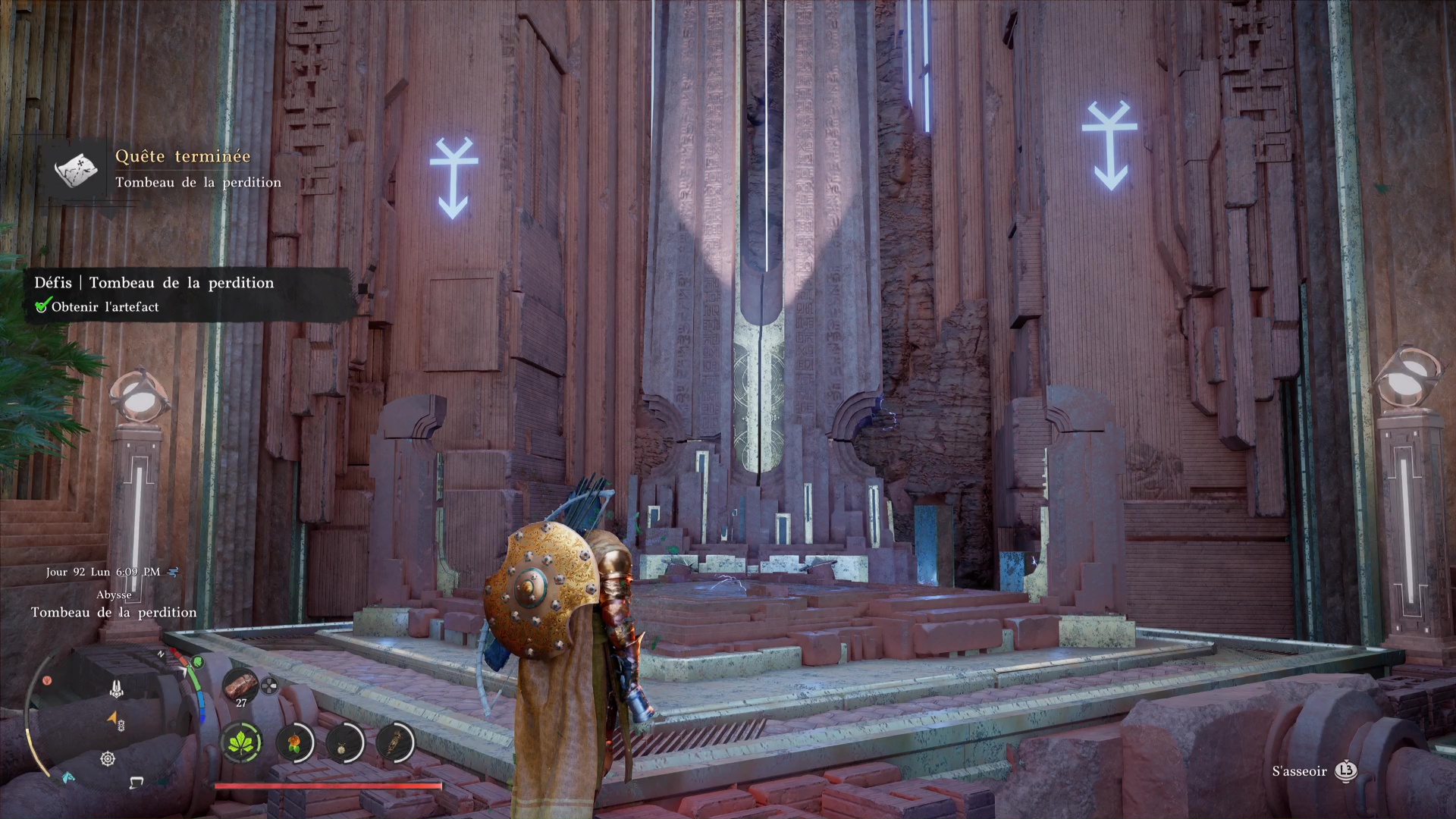Select the orange player arrow on minimap
Image resolution: width=1456 pixels, height=819 pixels.
point(112,717)
